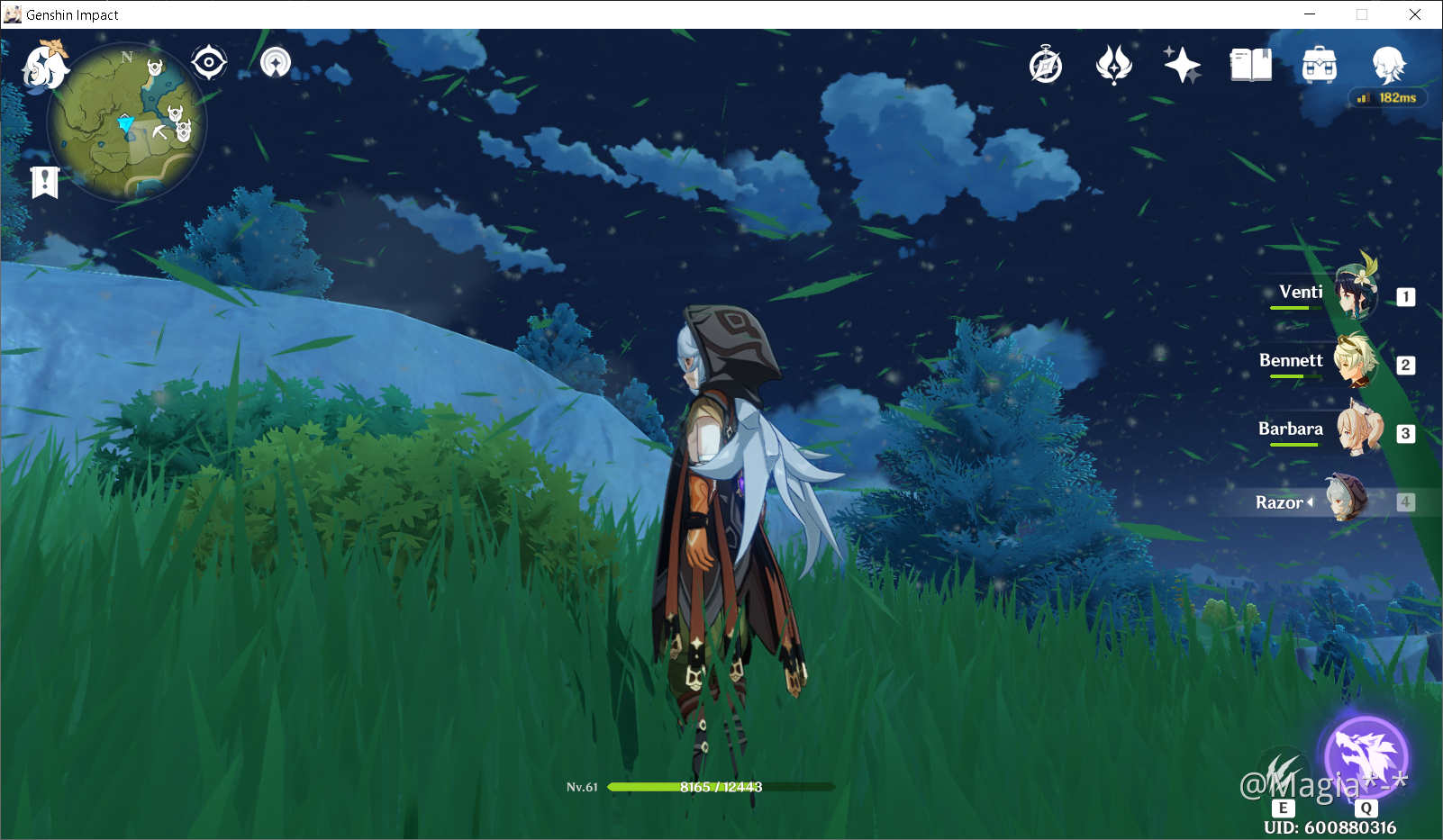Open the Events panel via star icon
Screen dimensions: 1443x840
[x=1182, y=63]
